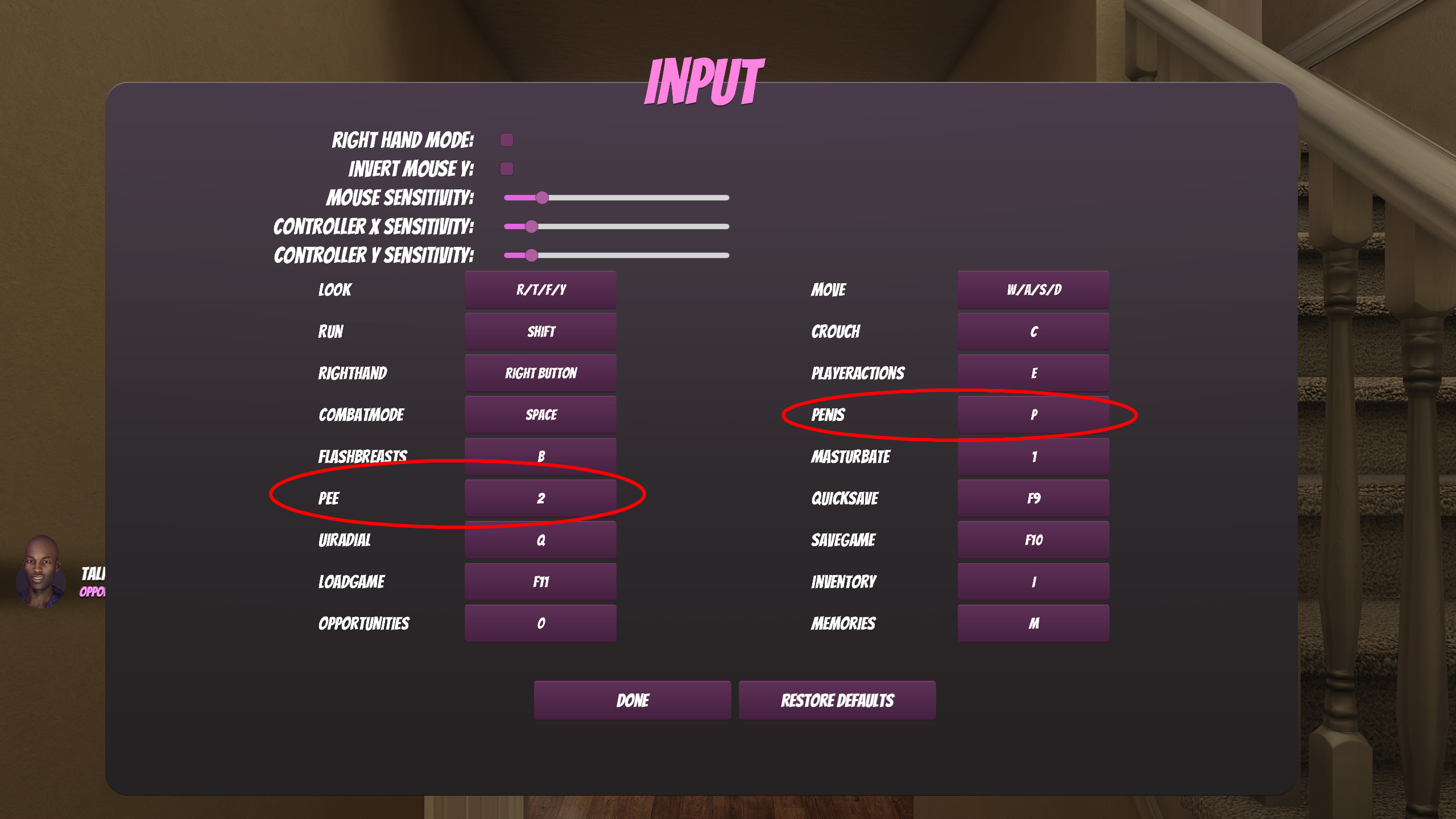This screenshot has height=819, width=1456.
Task: Change the QuickSave key from F9
Action: click(x=1033, y=498)
